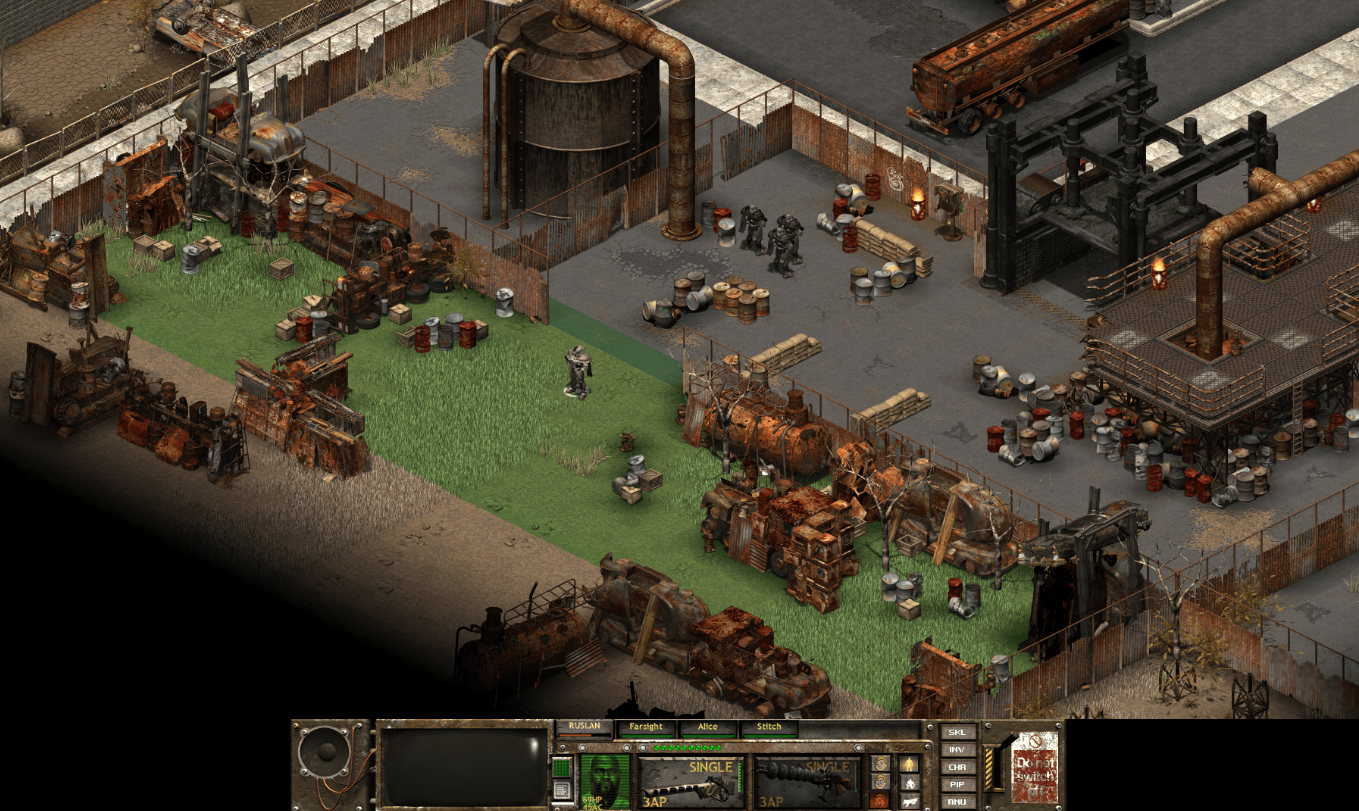Select the crouching stance icon
The width and height of the screenshot is (1359, 811).
pyautogui.click(x=911, y=781)
